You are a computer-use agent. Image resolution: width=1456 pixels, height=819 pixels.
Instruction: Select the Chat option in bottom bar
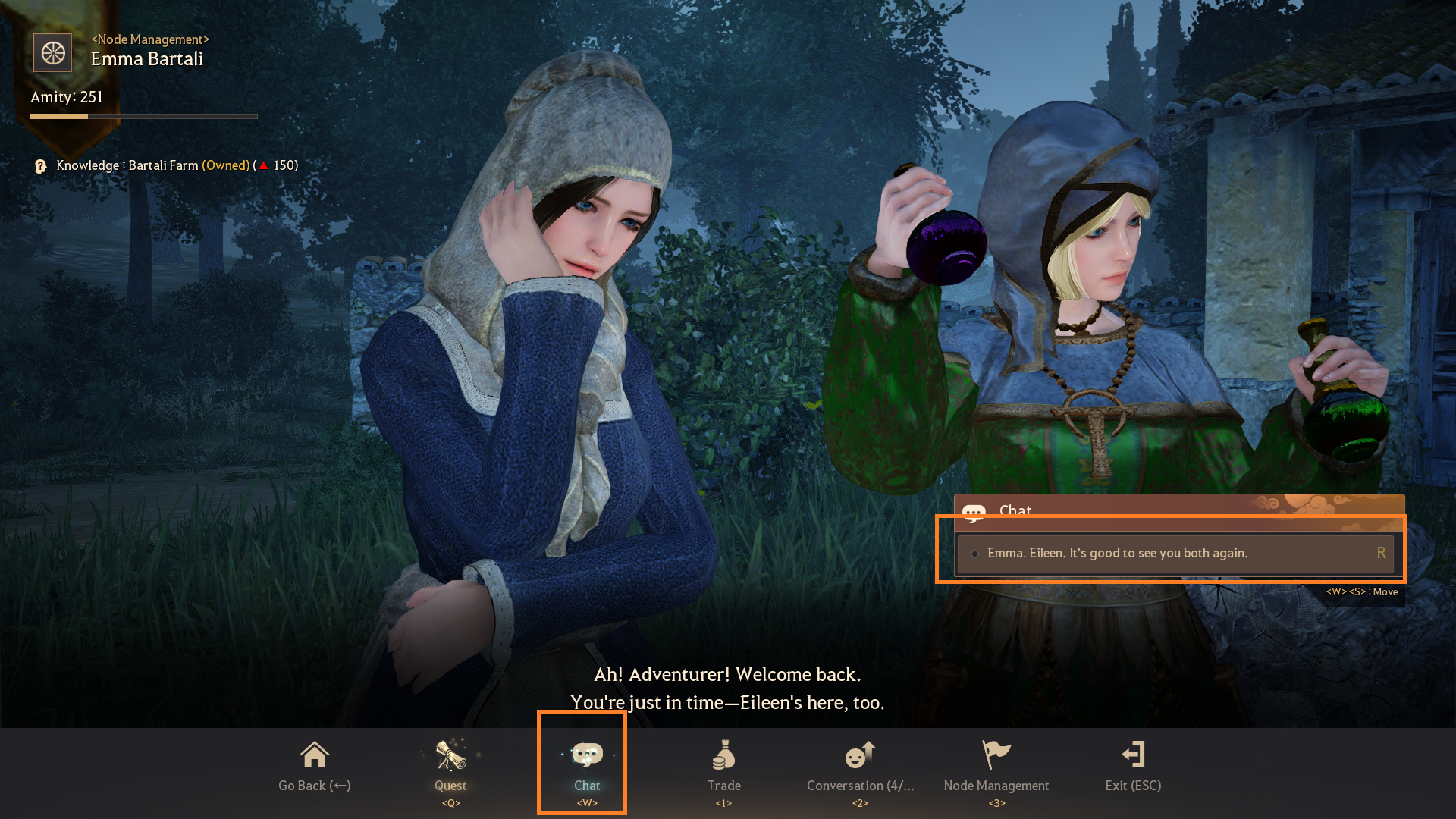click(x=586, y=764)
